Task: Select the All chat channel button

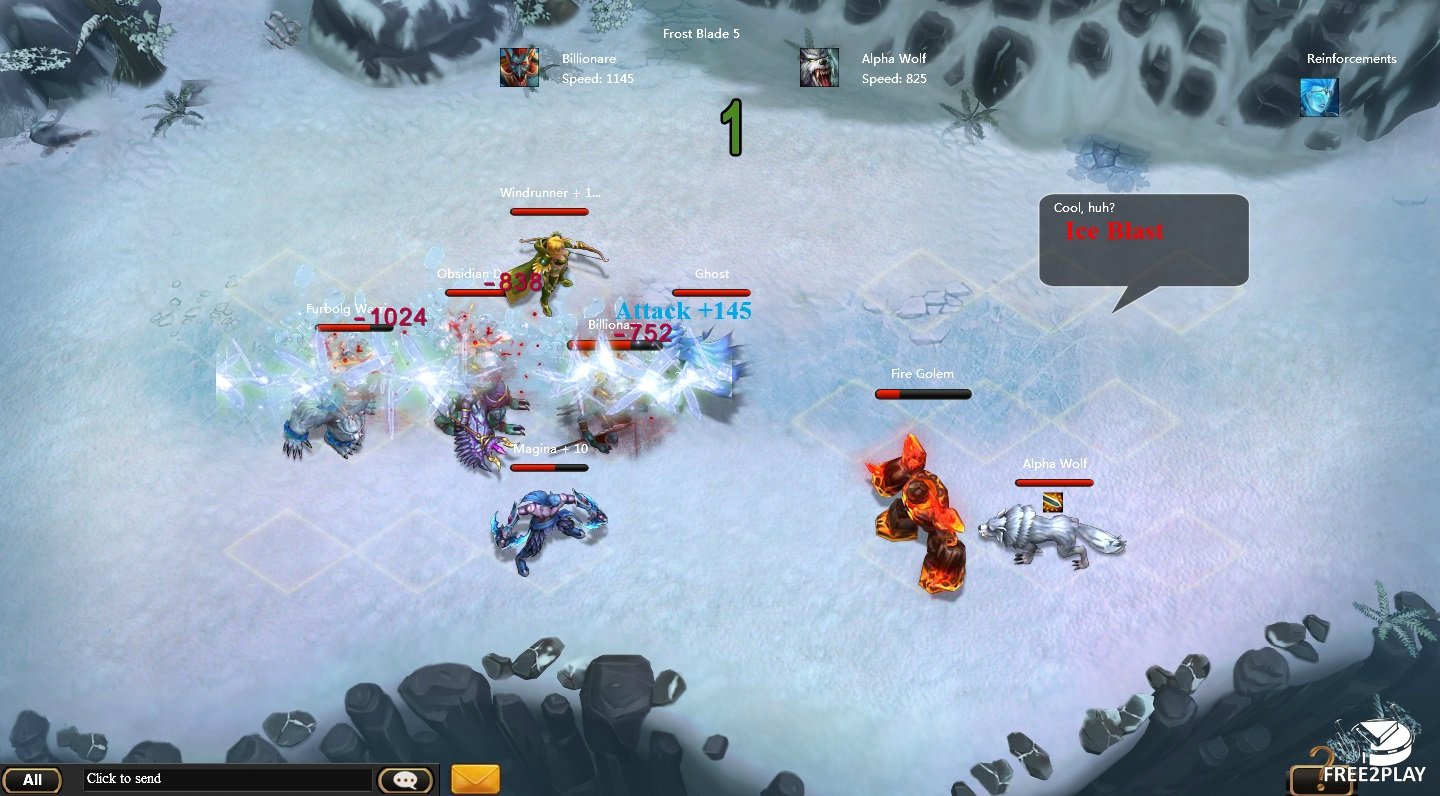Action: pyautogui.click(x=32, y=780)
